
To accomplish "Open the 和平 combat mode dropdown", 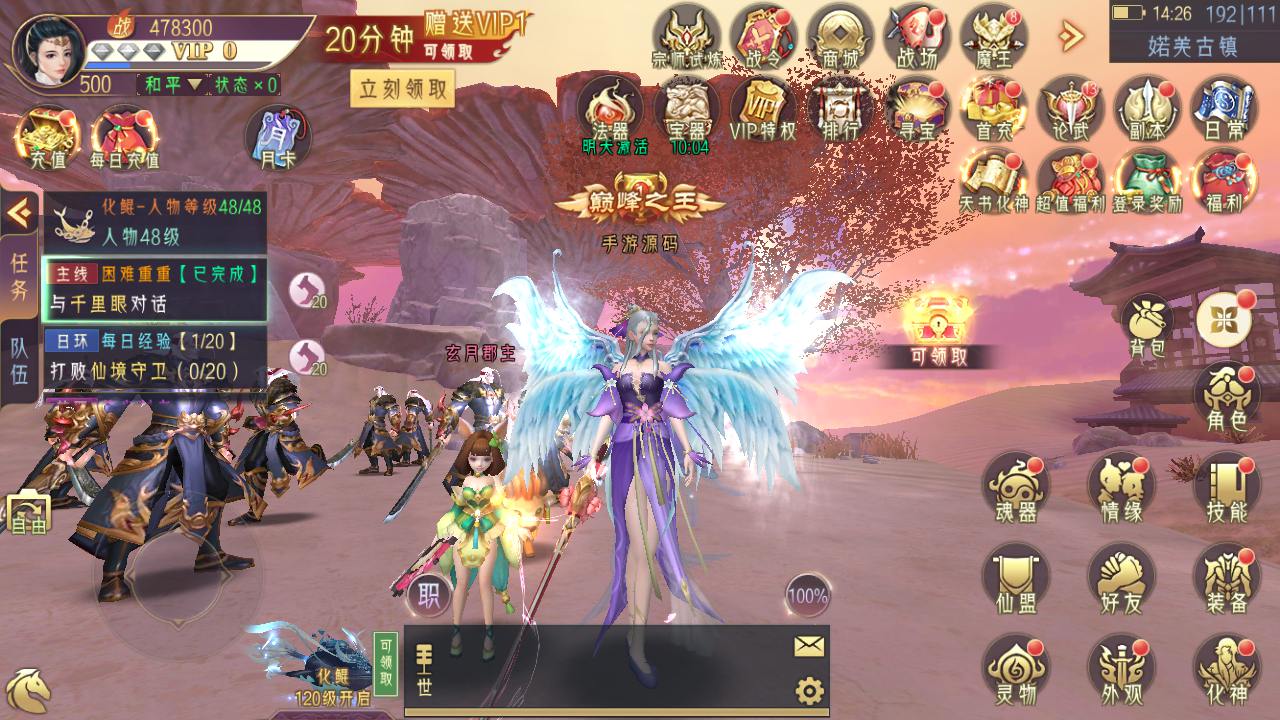I will [x=172, y=84].
